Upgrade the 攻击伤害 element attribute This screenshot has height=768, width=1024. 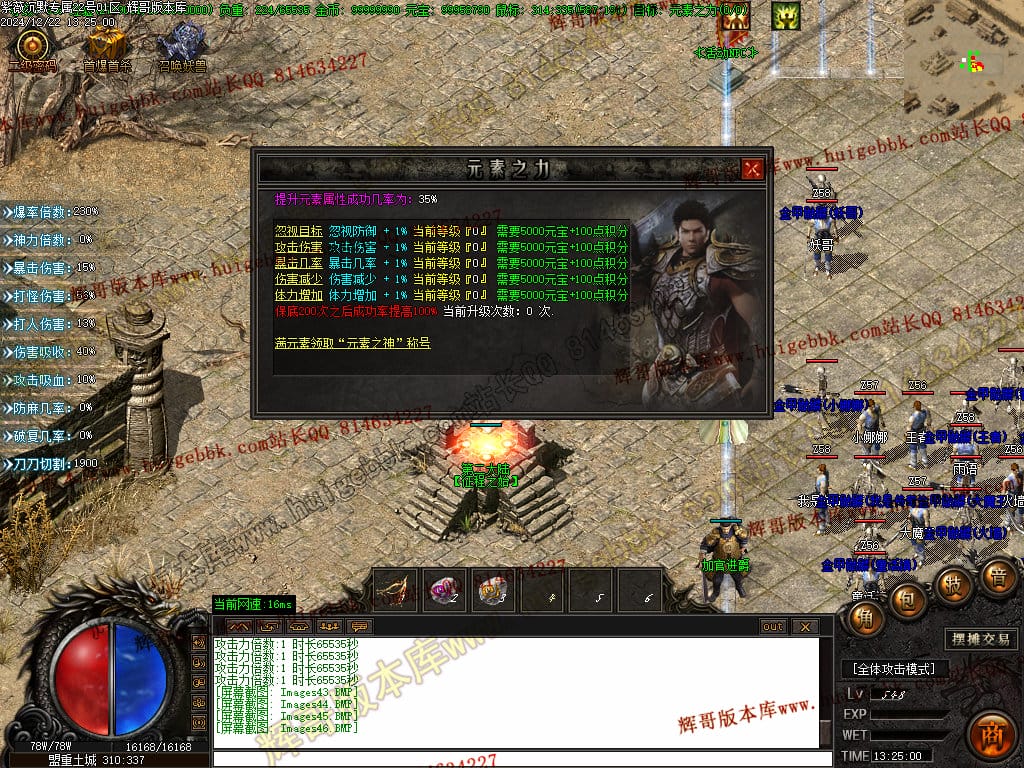point(298,247)
